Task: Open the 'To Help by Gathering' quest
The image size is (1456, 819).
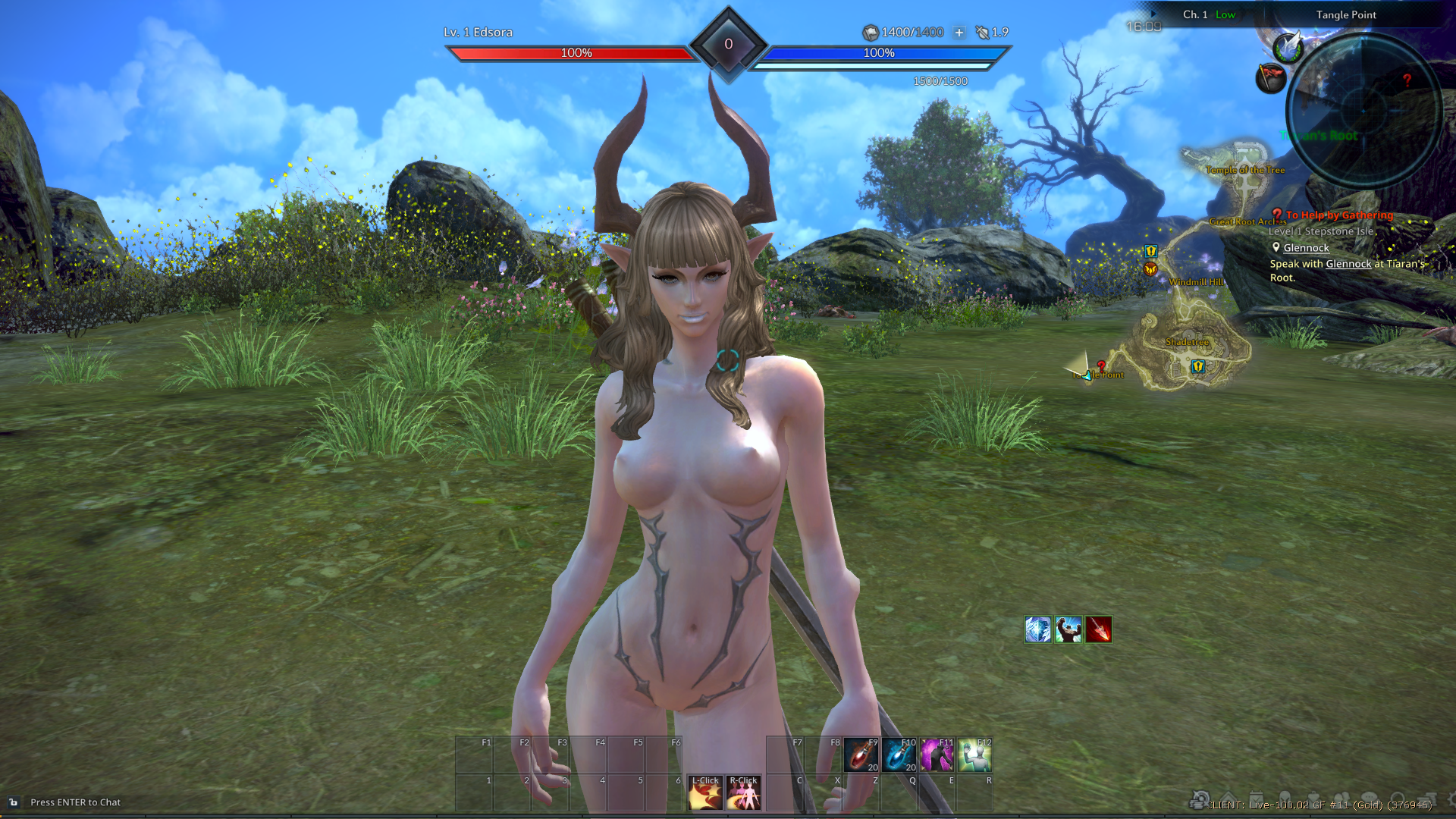Action: pyautogui.click(x=1339, y=215)
